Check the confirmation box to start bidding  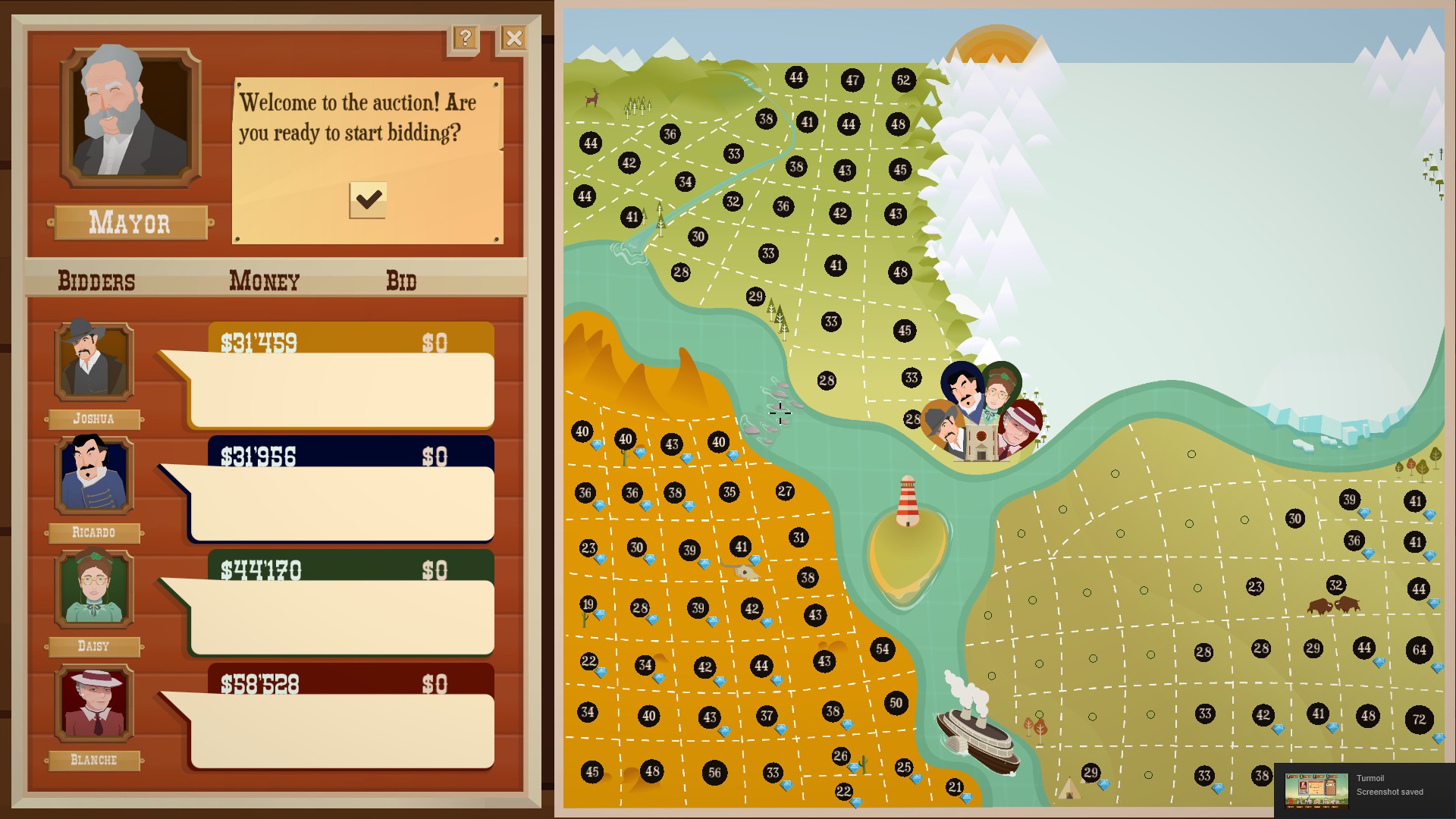point(369,199)
